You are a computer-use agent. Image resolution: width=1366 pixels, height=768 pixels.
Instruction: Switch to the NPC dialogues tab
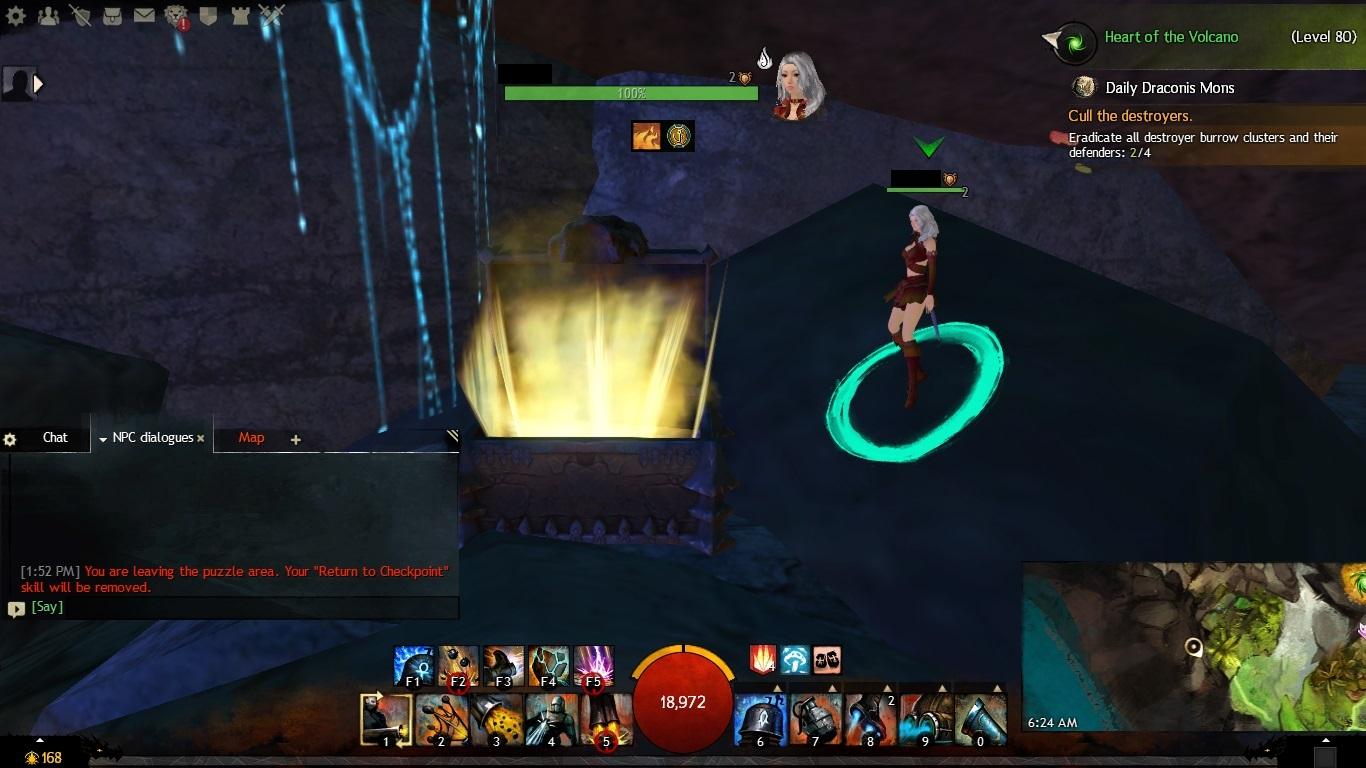tap(150, 437)
